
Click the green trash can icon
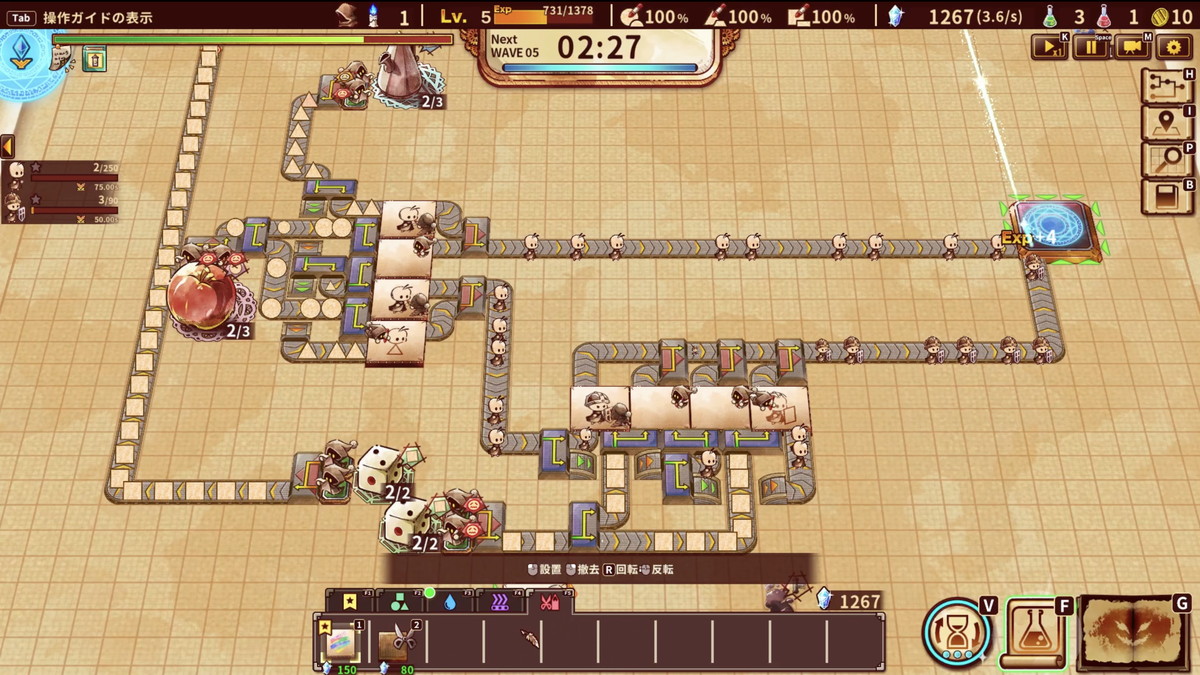pyautogui.click(x=94, y=59)
